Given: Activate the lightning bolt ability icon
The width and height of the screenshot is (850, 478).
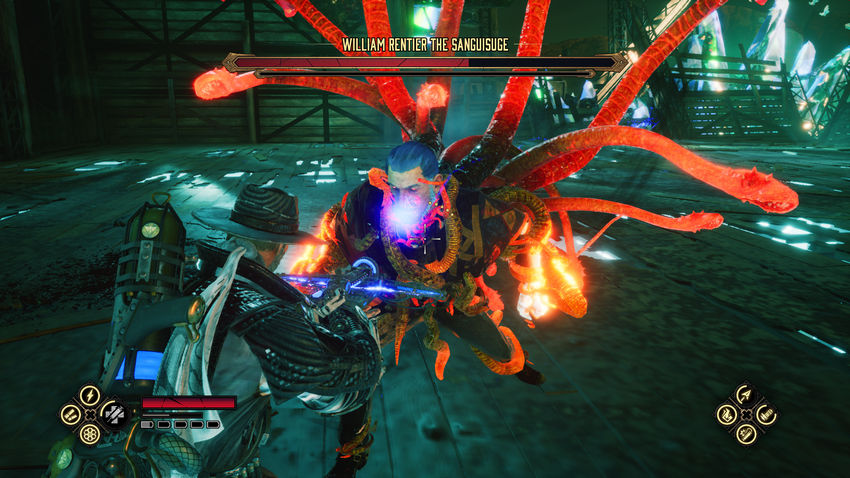Looking at the screenshot, I should click(x=90, y=396).
